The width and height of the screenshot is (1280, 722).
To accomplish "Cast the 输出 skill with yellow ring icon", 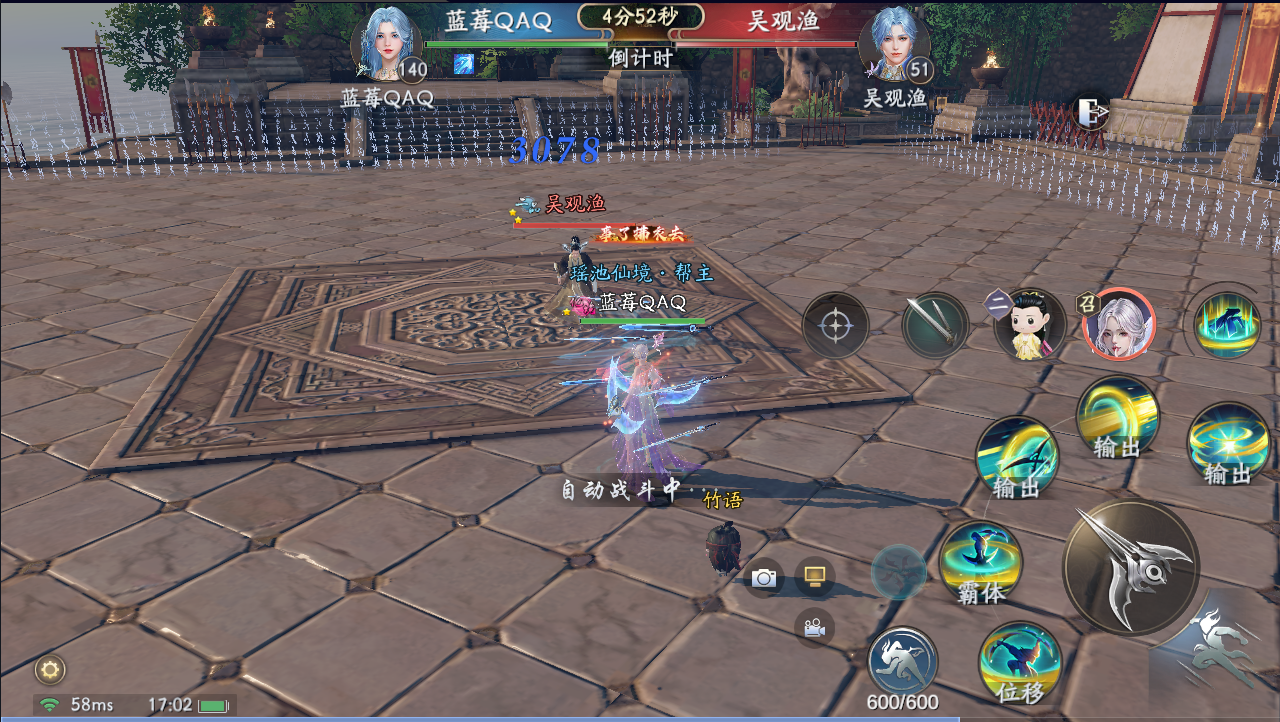I will (x=1117, y=418).
